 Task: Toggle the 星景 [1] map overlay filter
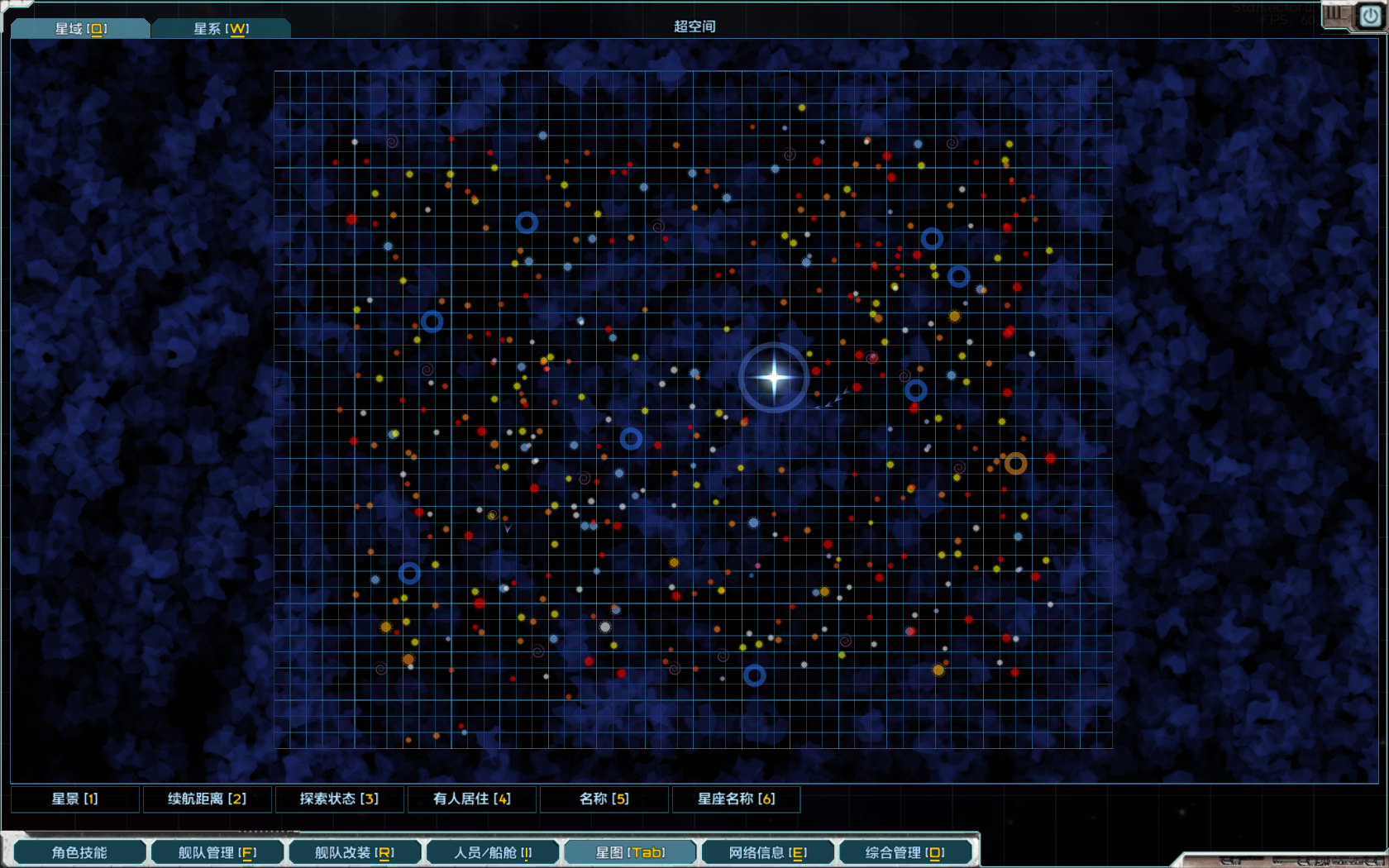click(x=75, y=799)
